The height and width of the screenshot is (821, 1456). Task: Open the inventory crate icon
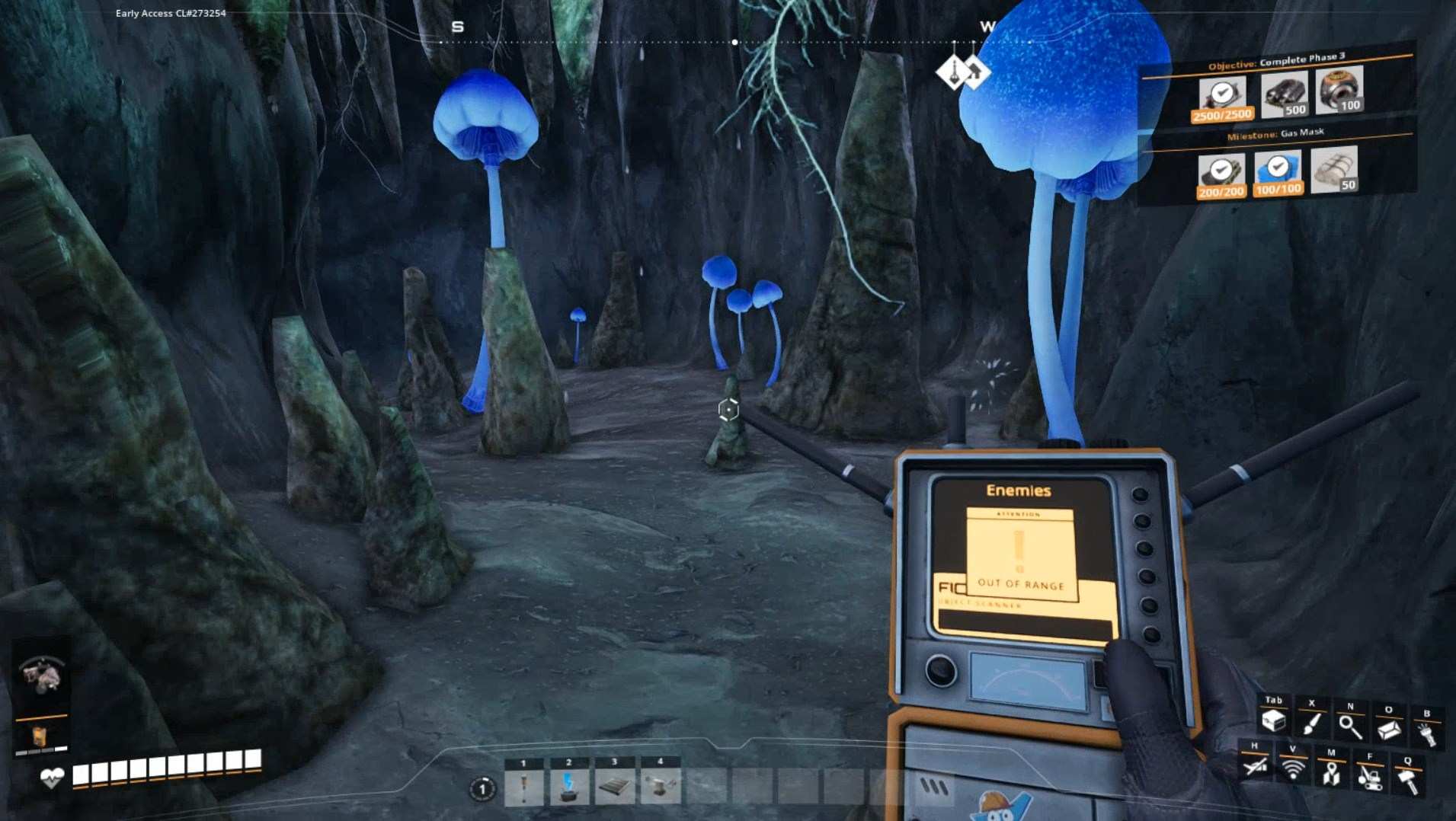tap(1273, 720)
